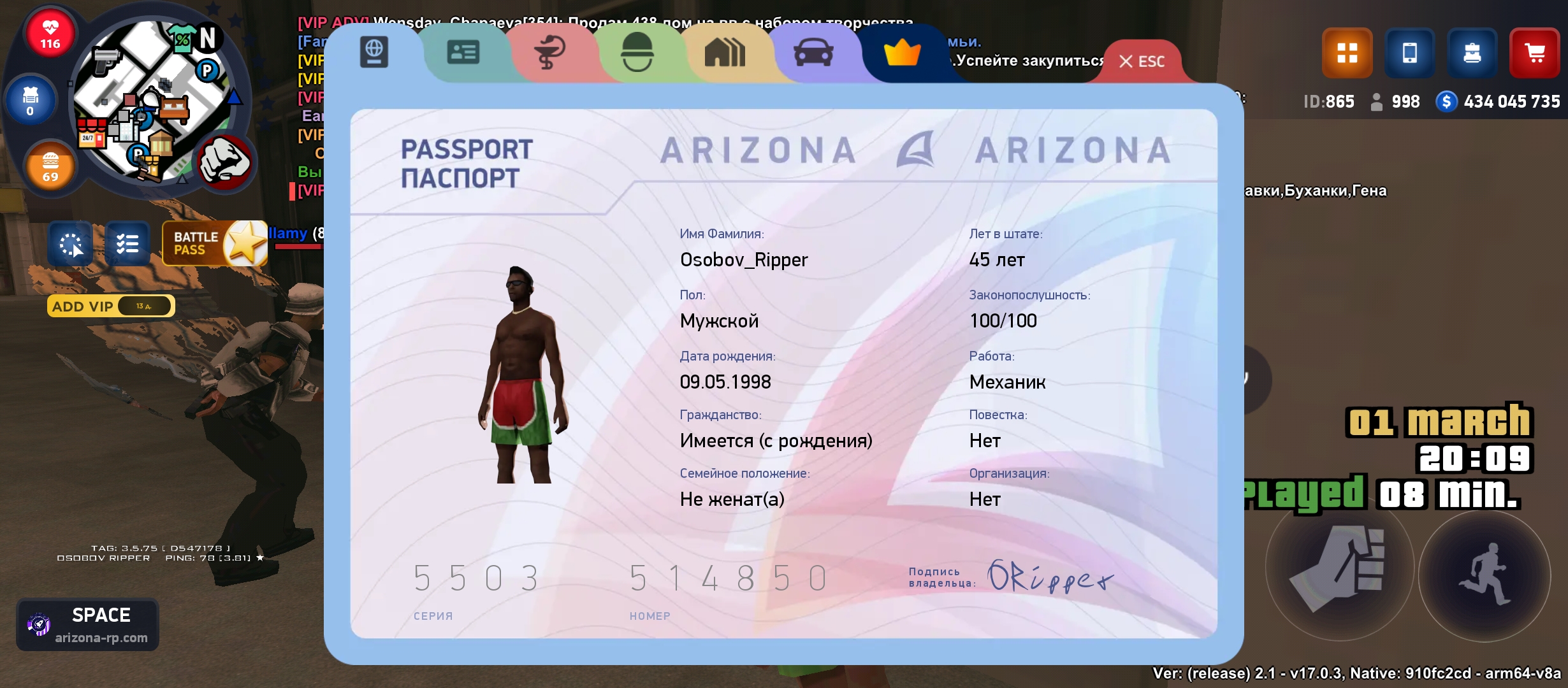Viewport: 1568px width, 688px height.
Task: Open the phone icon
Action: click(1409, 53)
